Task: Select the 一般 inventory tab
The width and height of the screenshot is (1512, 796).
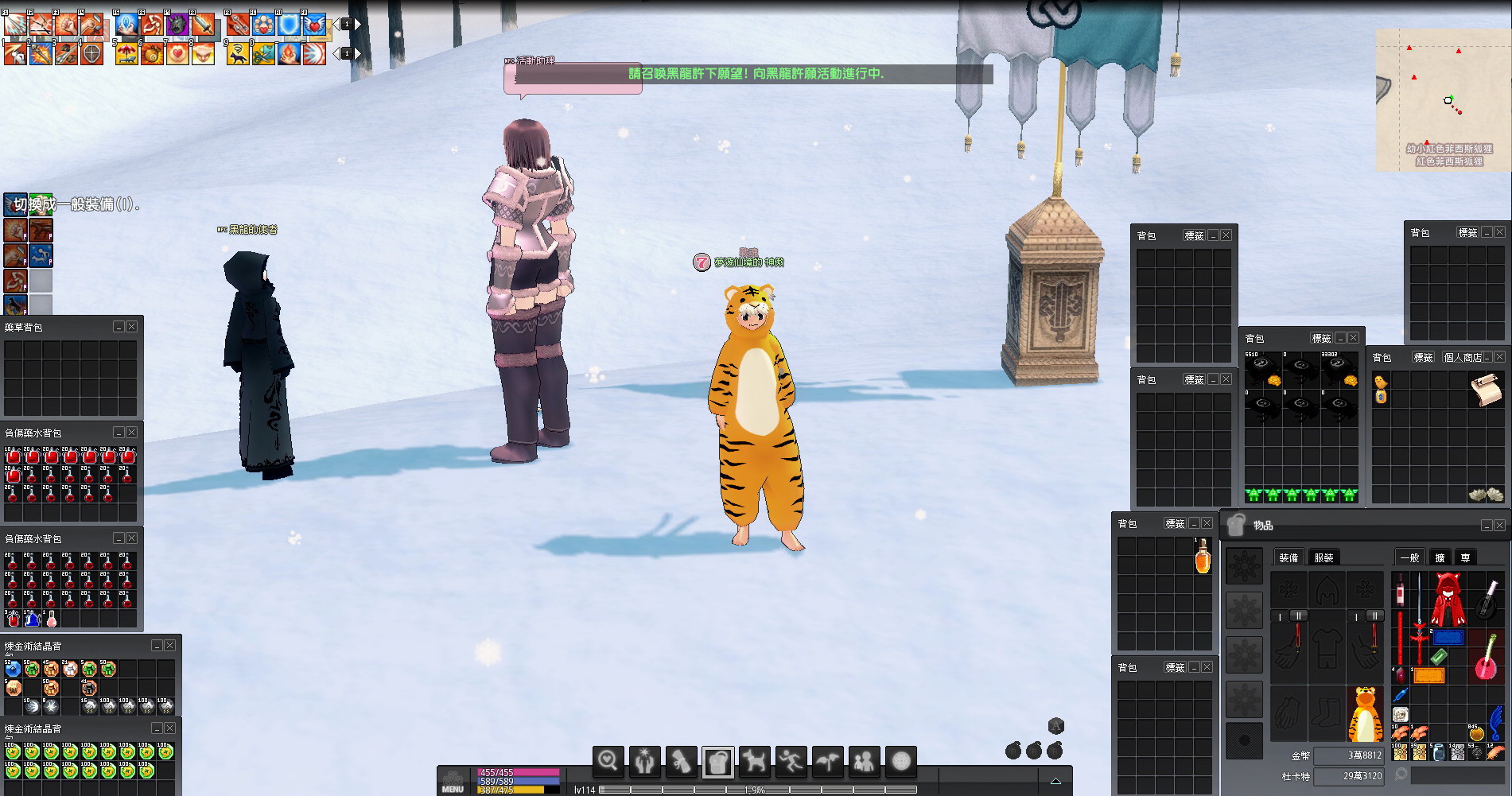Action: [x=1409, y=557]
